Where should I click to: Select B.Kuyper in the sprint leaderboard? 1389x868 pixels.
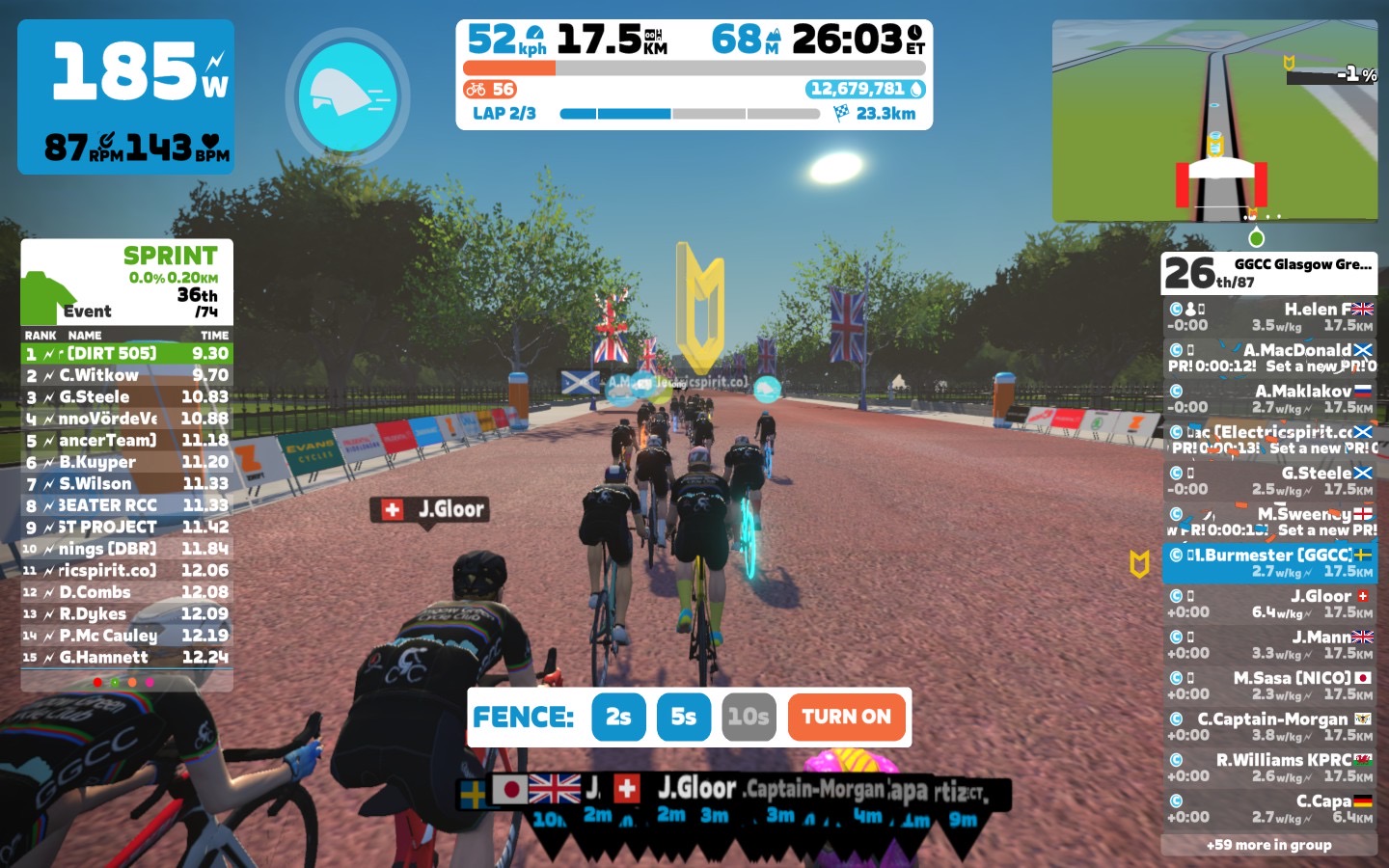pyautogui.click(x=126, y=462)
